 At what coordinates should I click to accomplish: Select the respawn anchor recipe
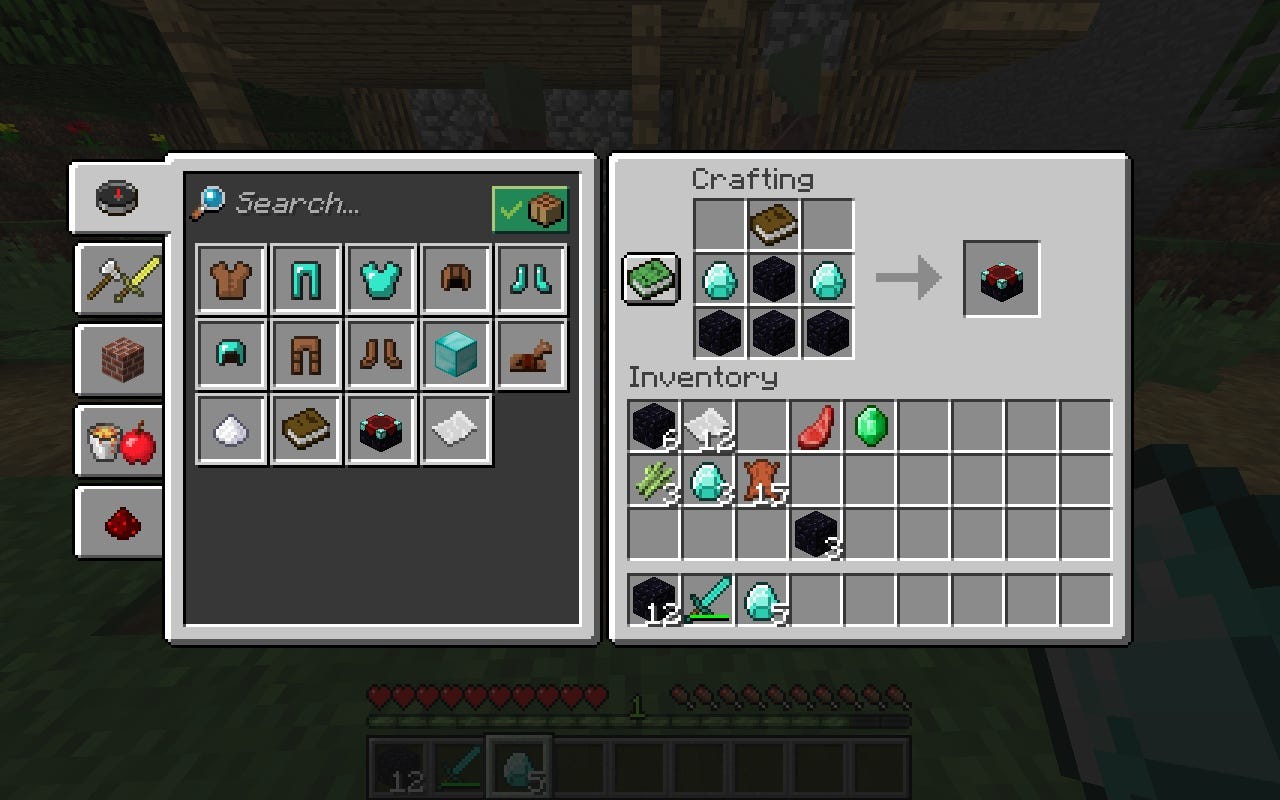coord(381,428)
